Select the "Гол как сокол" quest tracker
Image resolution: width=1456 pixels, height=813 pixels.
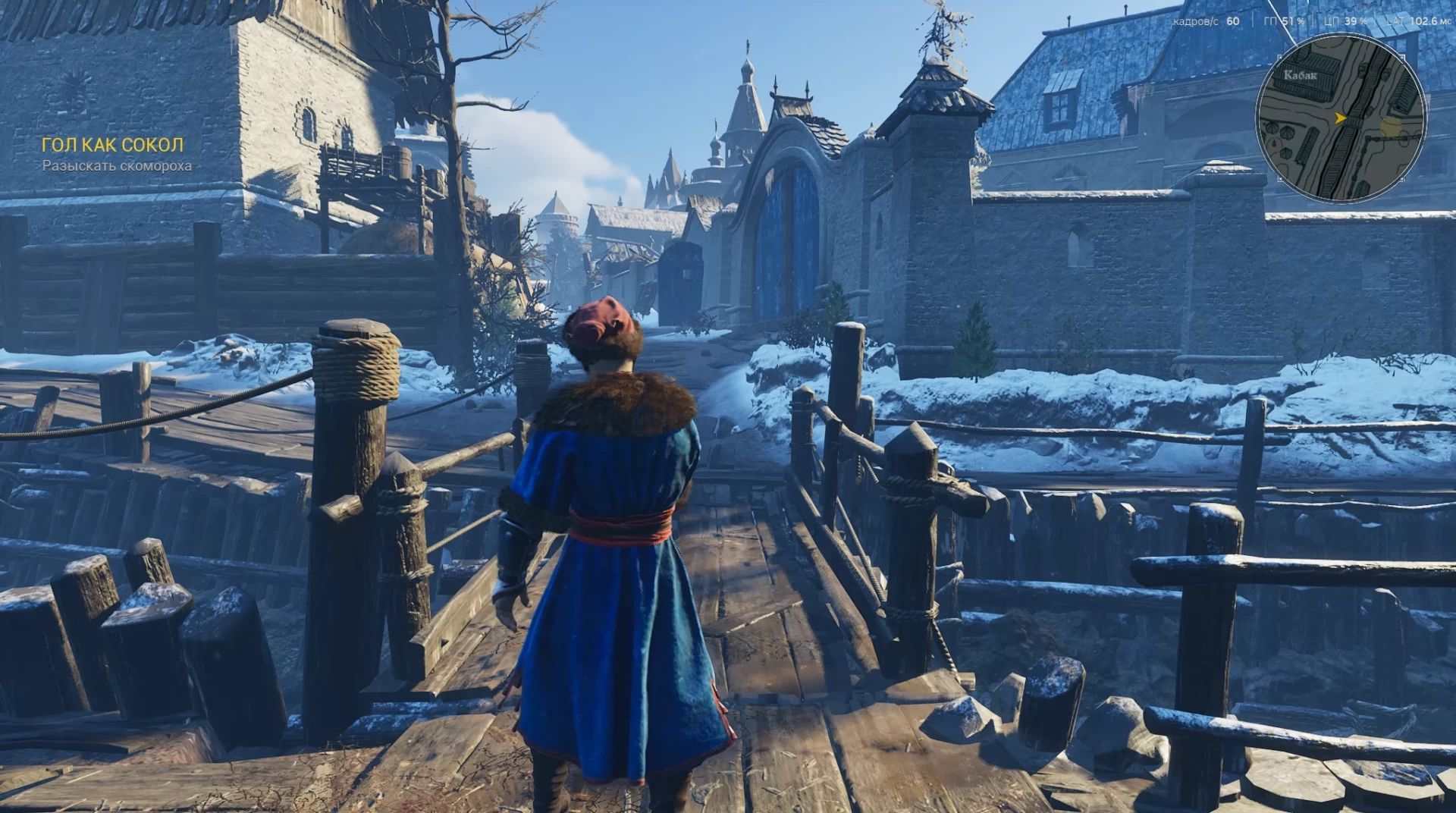point(113,145)
